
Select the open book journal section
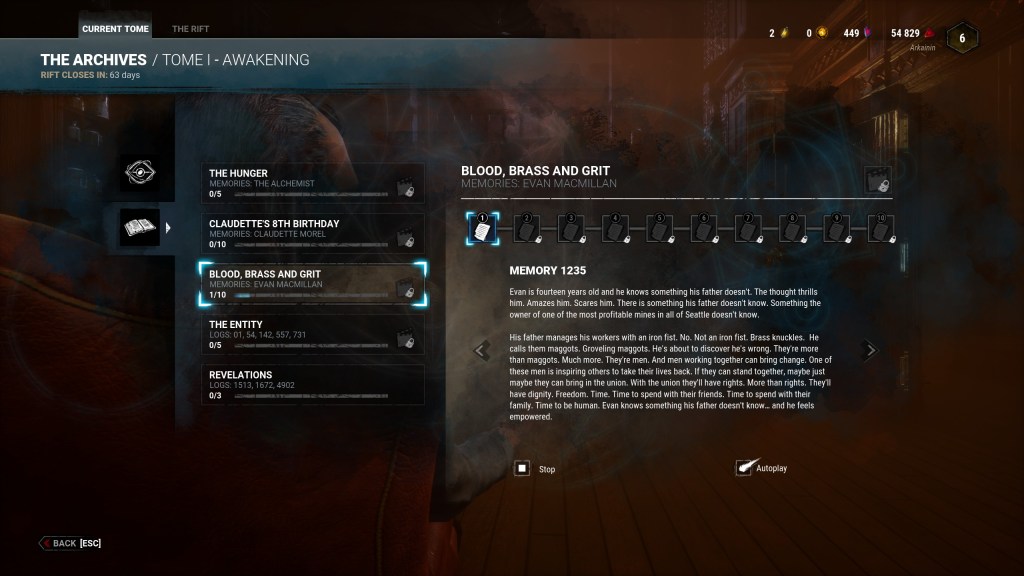tap(140, 228)
